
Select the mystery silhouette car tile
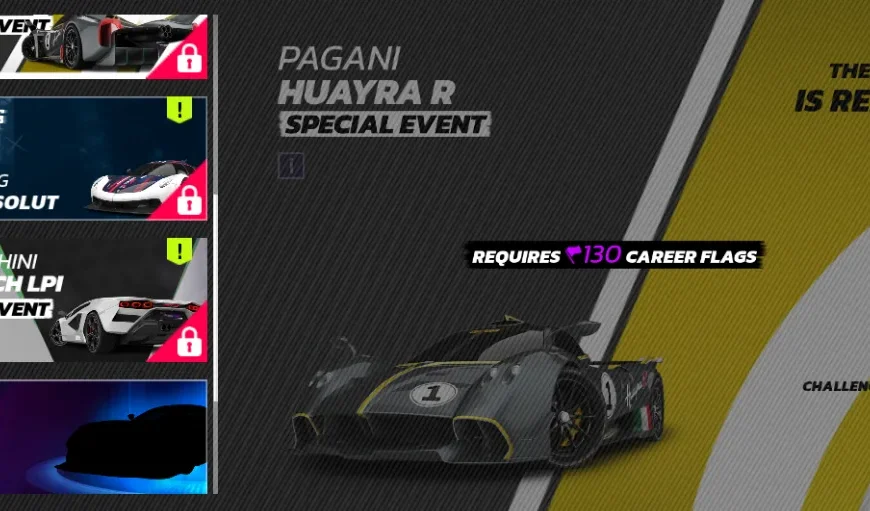tap(103, 436)
